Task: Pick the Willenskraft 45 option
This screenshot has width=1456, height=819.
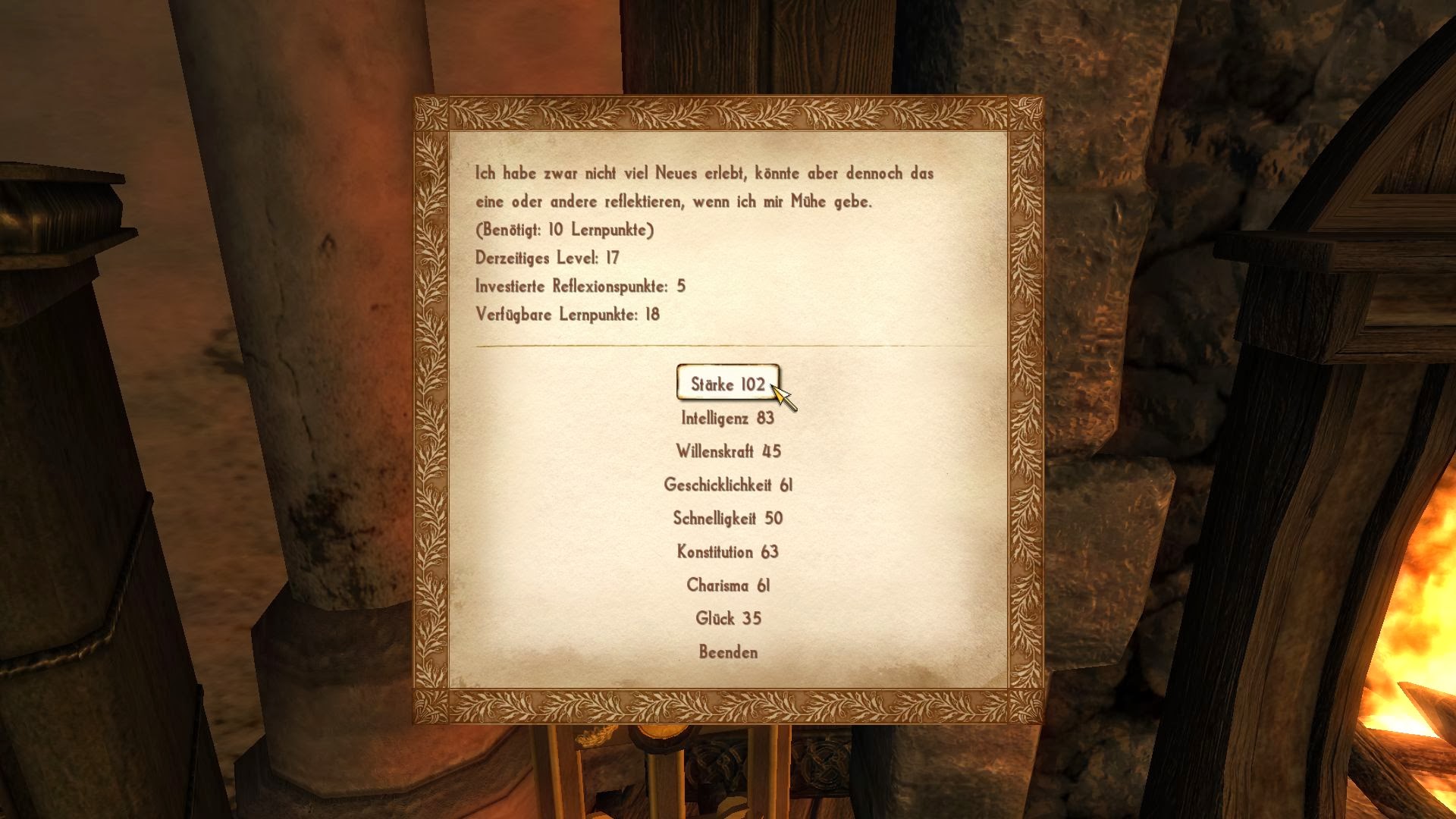Action: tap(727, 451)
